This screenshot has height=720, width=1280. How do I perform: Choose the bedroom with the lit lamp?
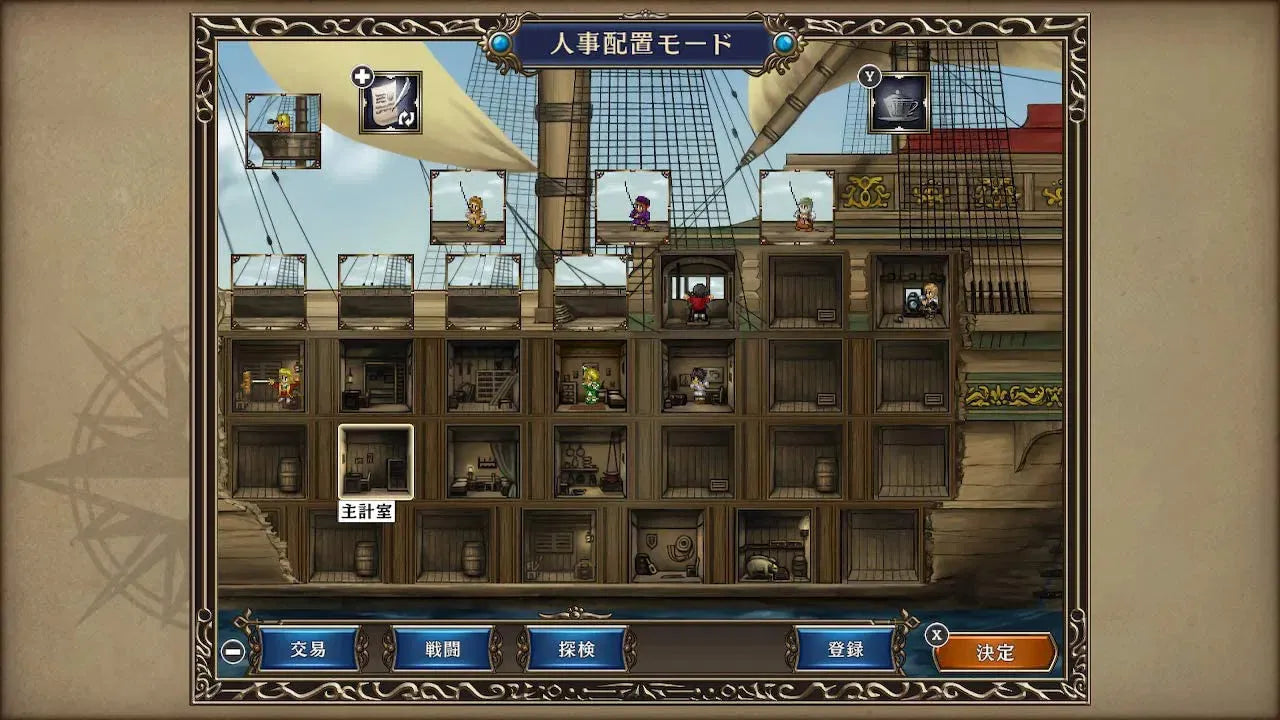click(x=483, y=461)
